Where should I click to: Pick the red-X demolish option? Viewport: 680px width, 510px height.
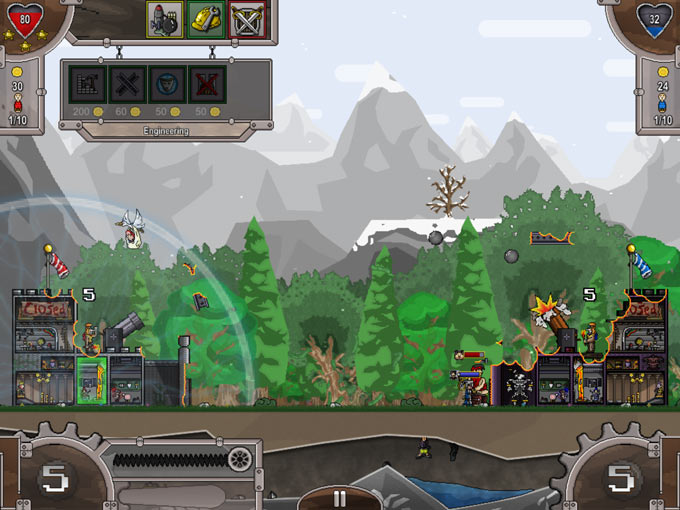coord(206,85)
